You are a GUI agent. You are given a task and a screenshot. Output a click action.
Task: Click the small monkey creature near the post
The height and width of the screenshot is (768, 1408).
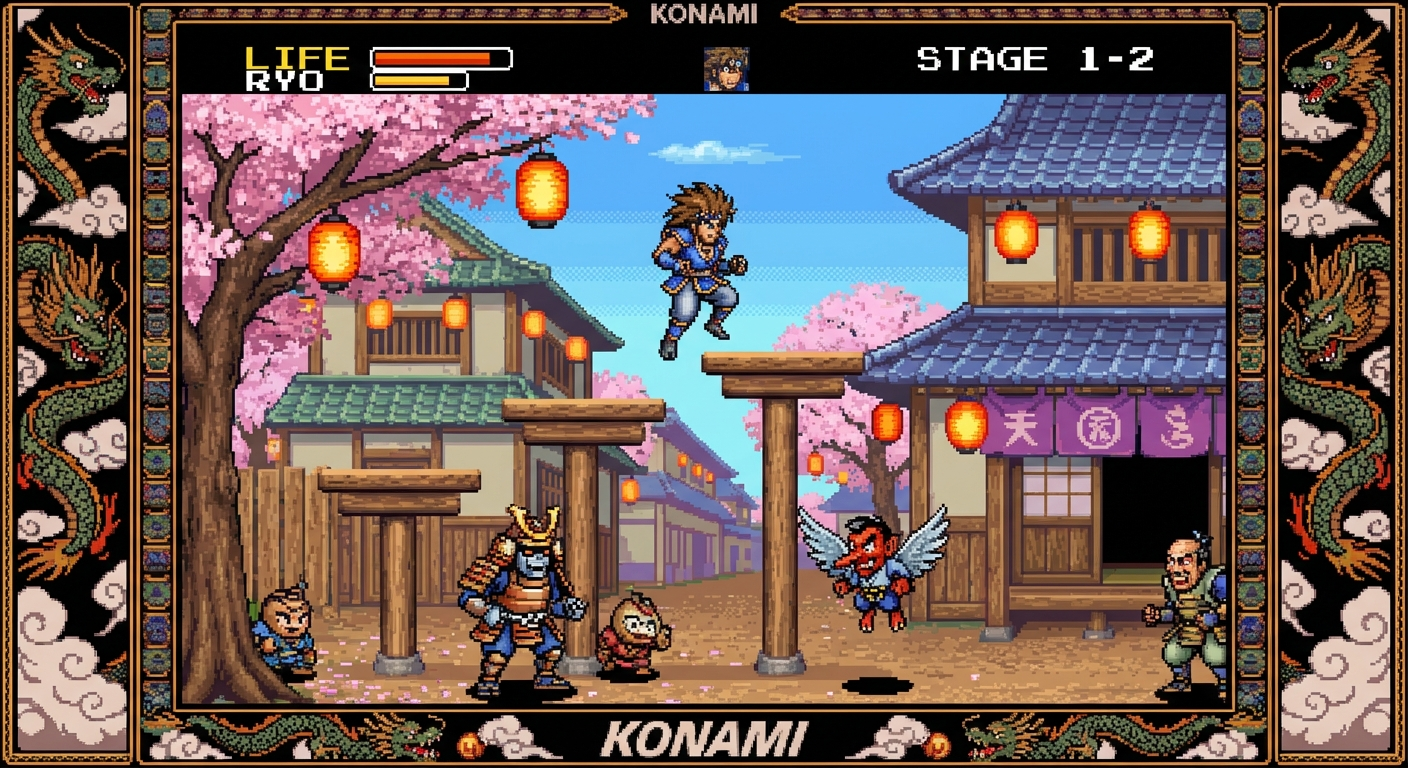coord(637,628)
